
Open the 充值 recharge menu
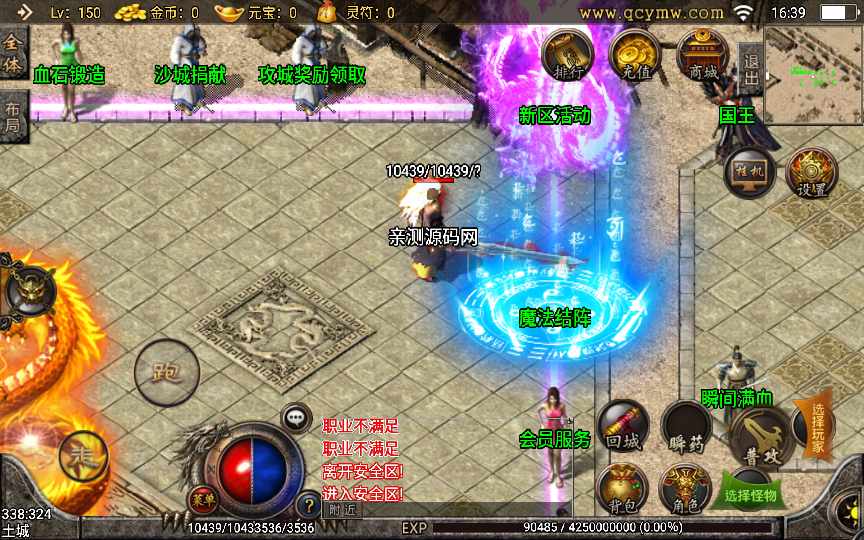click(x=632, y=54)
